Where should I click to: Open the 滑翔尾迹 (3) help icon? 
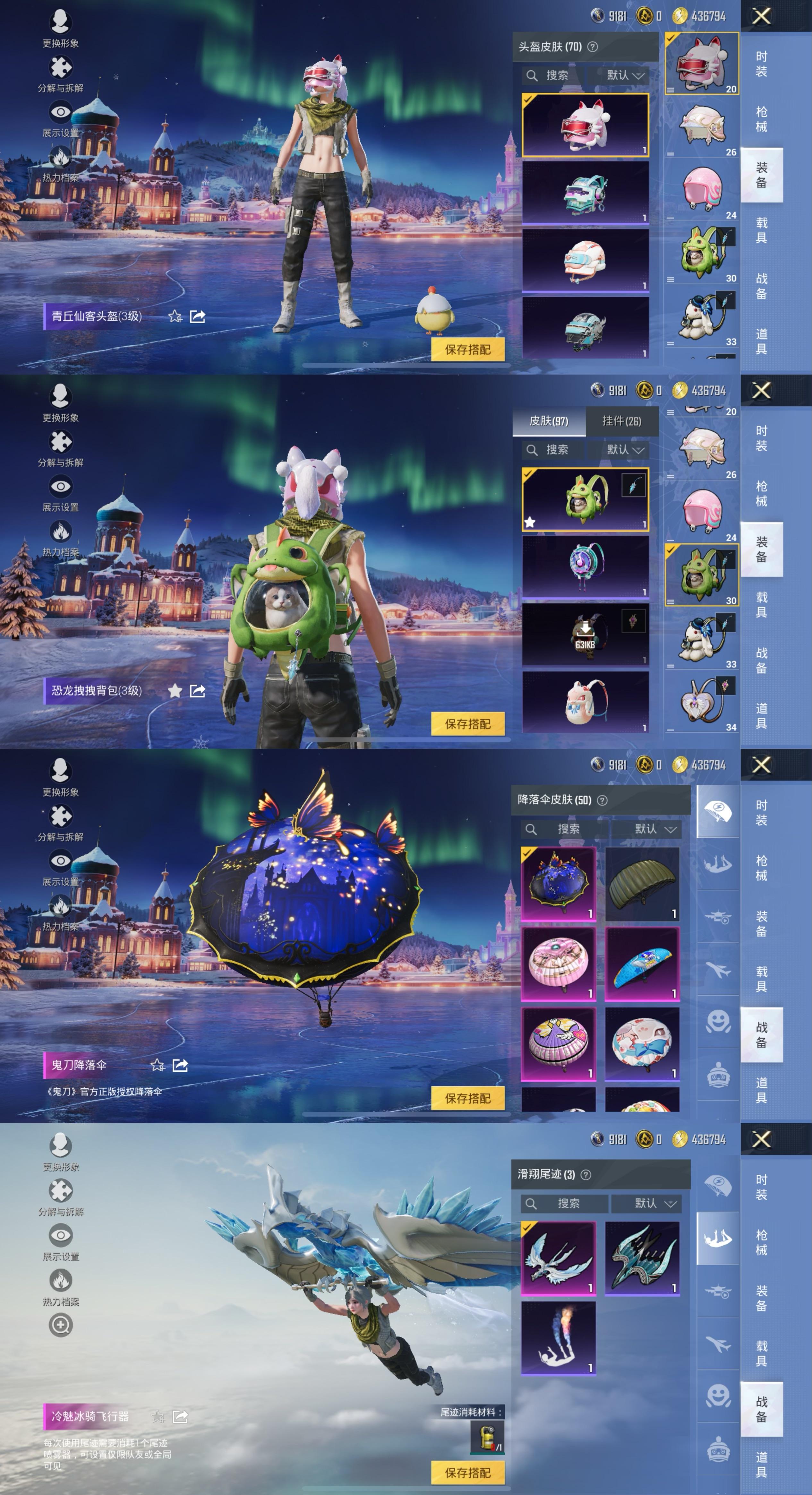[x=586, y=1175]
